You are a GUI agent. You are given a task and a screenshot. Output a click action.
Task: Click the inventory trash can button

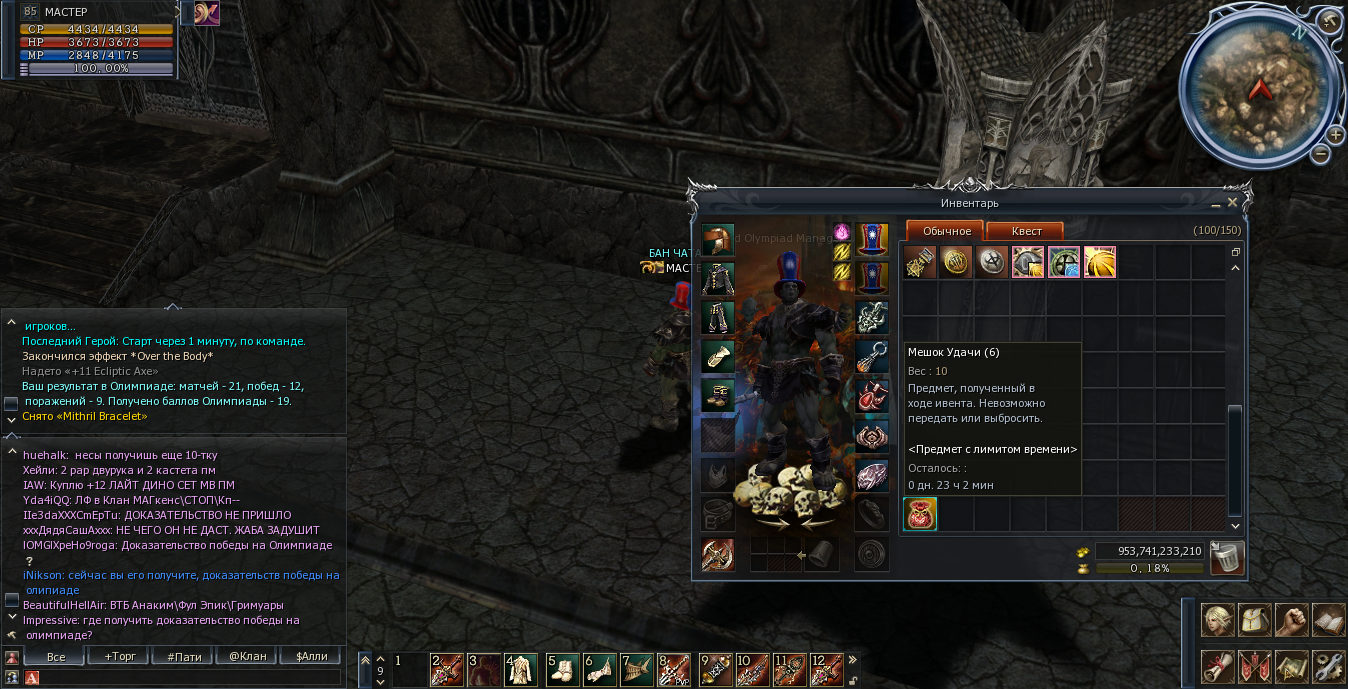click(1226, 558)
